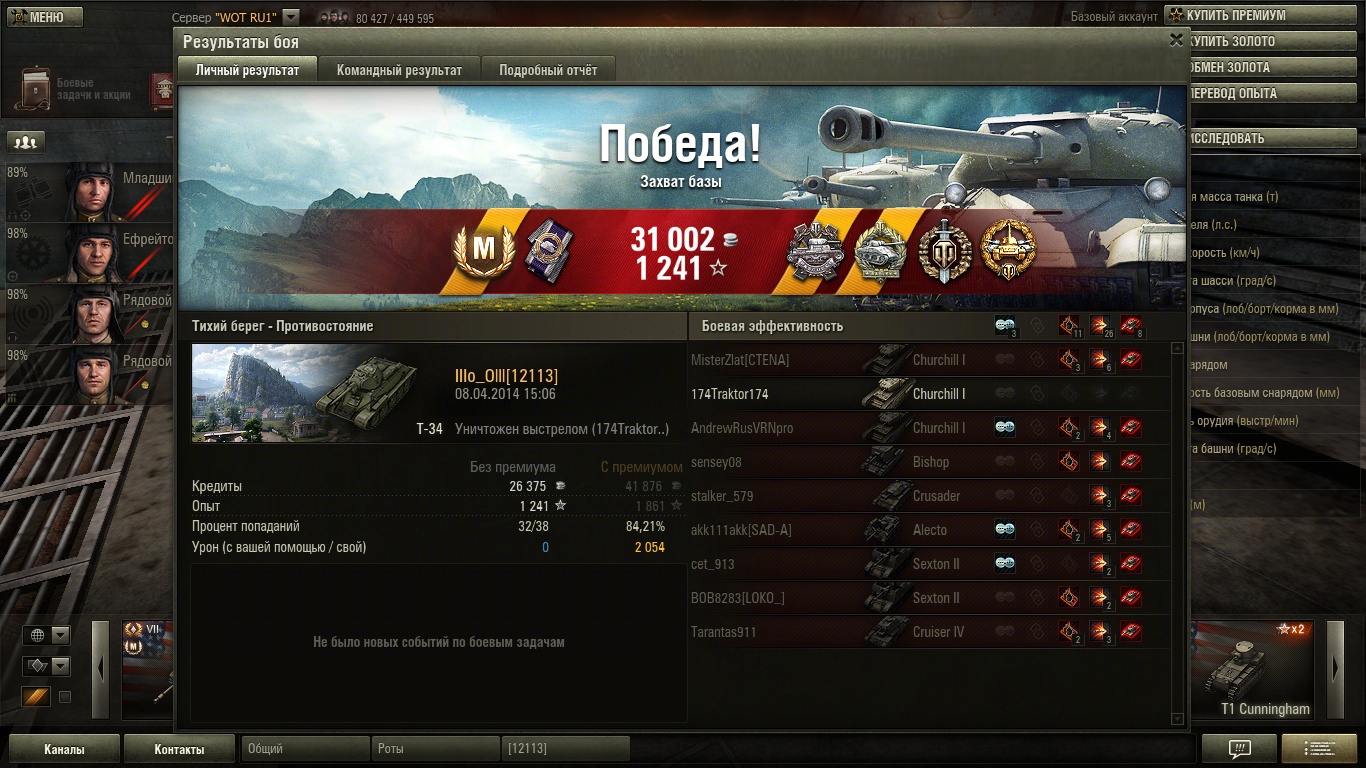Click the platoon group icon button
Image resolution: width=1366 pixels, height=768 pixels.
click(x=26, y=142)
